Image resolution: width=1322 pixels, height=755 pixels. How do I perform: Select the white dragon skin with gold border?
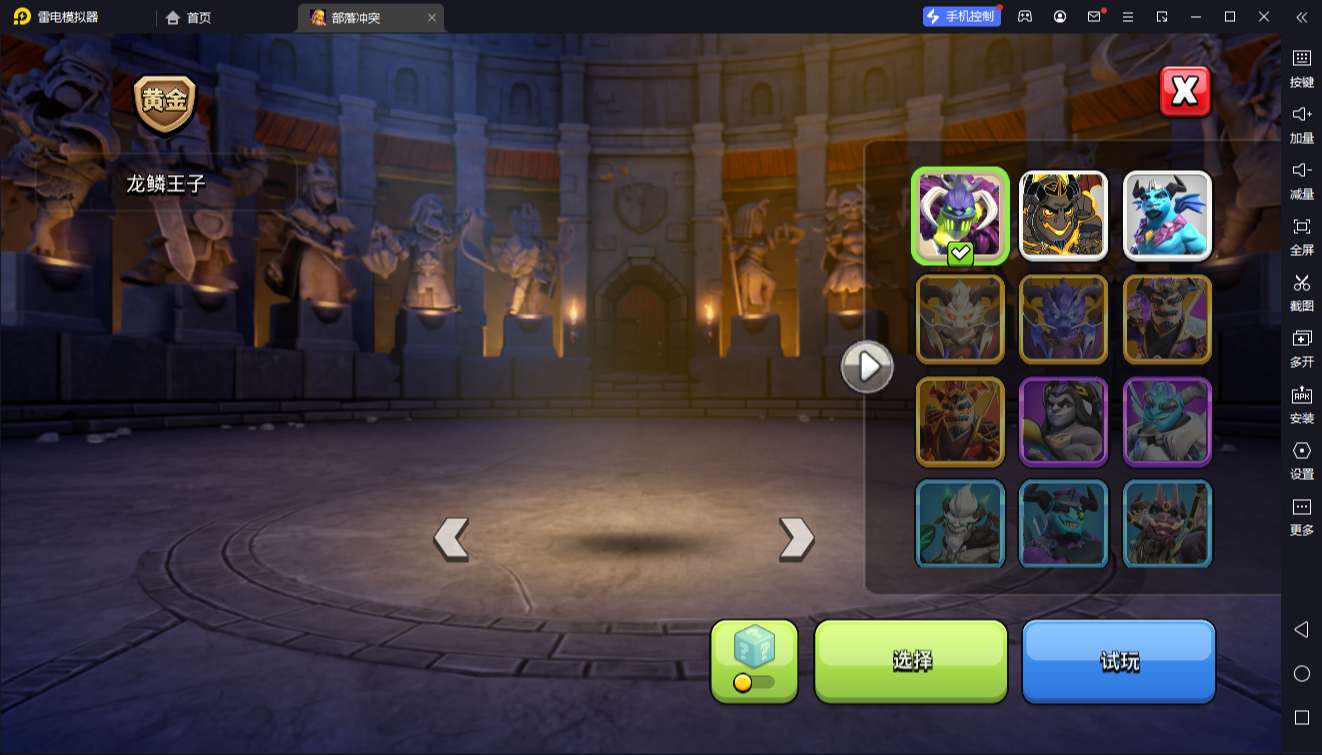pyautogui.click(x=960, y=318)
